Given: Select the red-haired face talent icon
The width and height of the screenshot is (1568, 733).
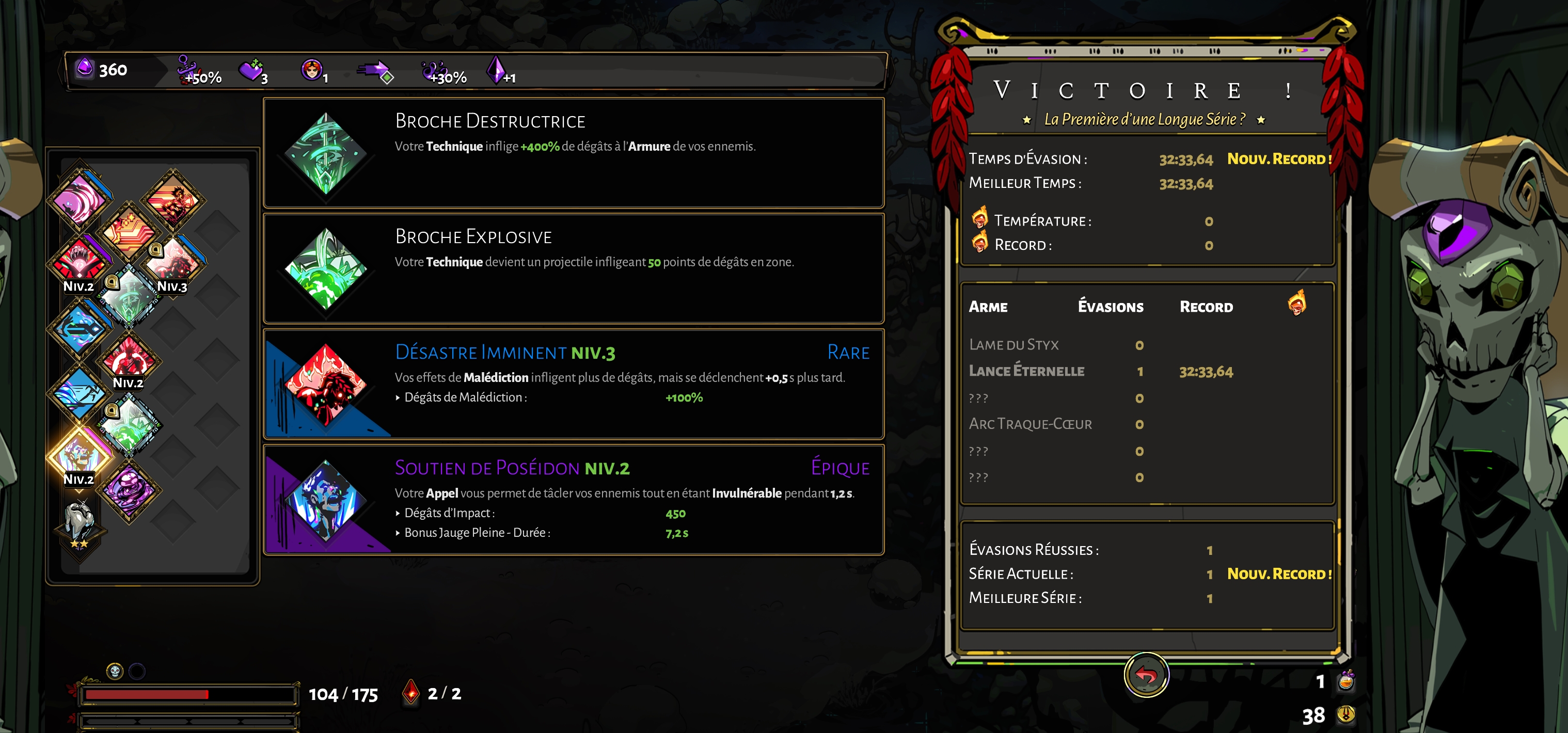Looking at the screenshot, I should pos(312,70).
